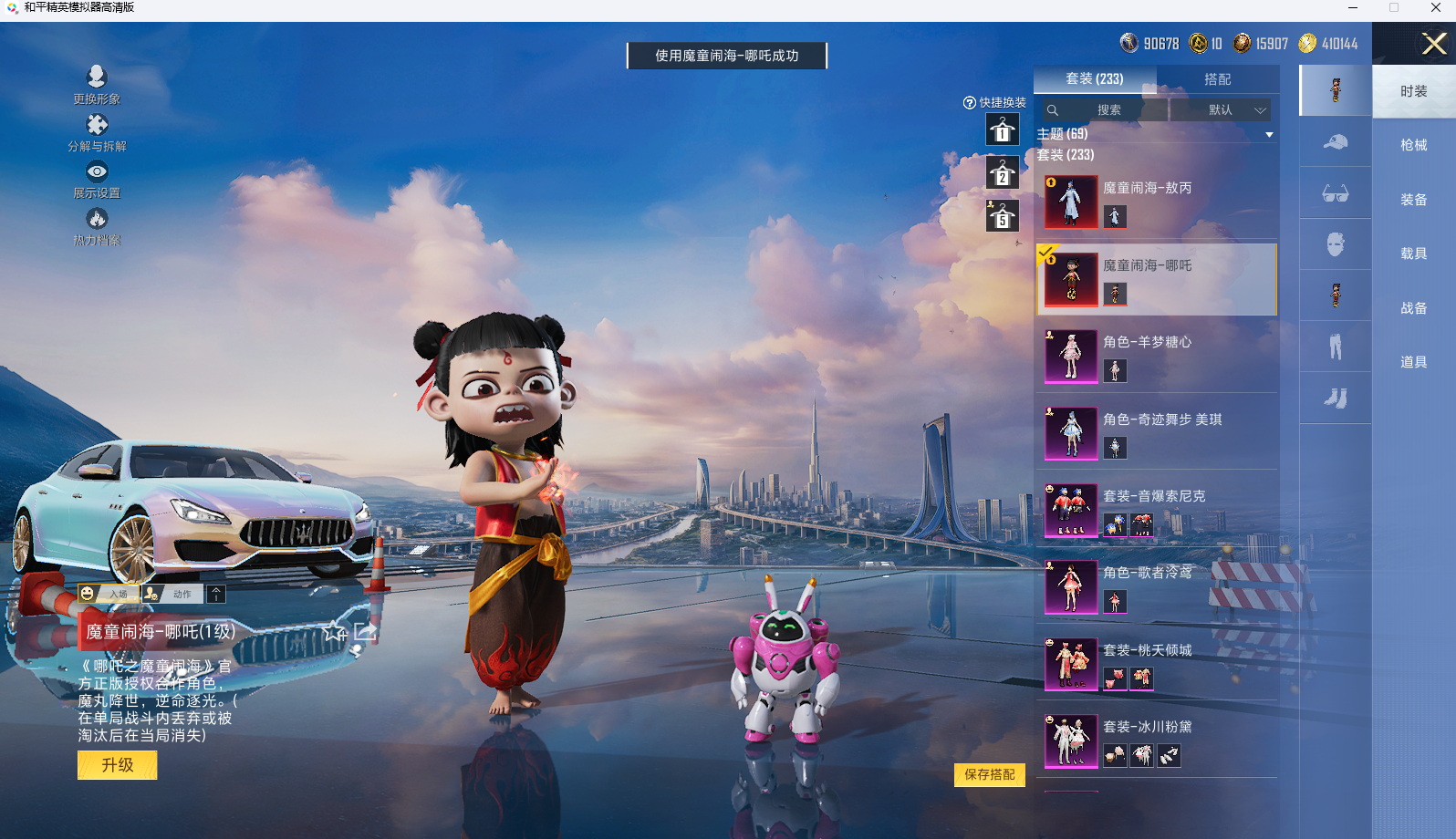Screen dimensions: 1456x839
Task: Open the 默认 sorting dropdown
Action: [x=1221, y=109]
